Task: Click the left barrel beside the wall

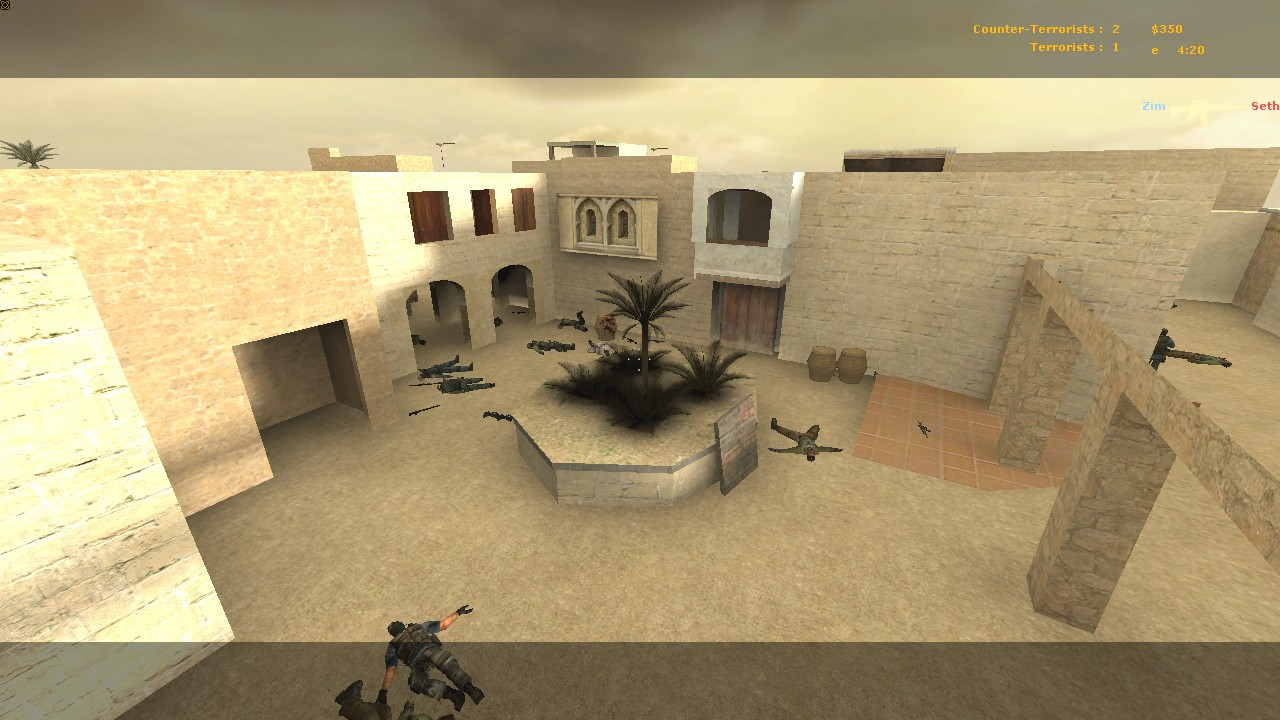Action: point(823,362)
